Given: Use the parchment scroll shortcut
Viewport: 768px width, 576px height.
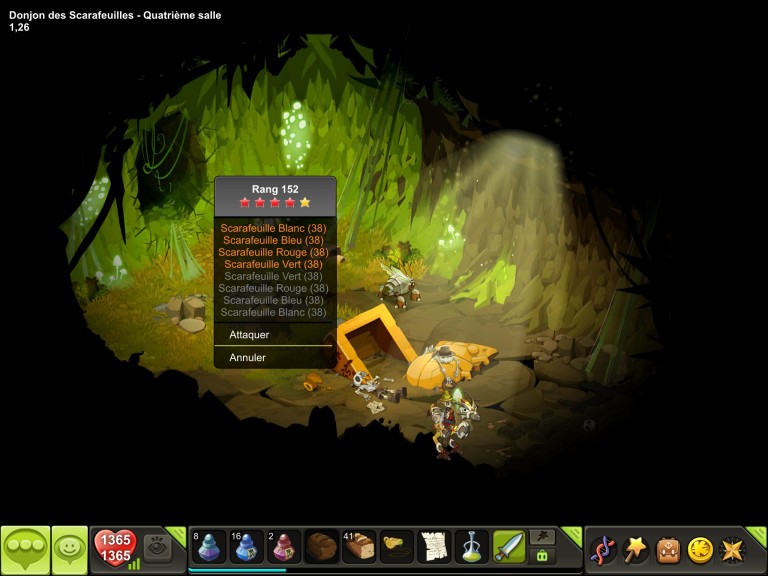Looking at the screenshot, I should pyautogui.click(x=434, y=547).
